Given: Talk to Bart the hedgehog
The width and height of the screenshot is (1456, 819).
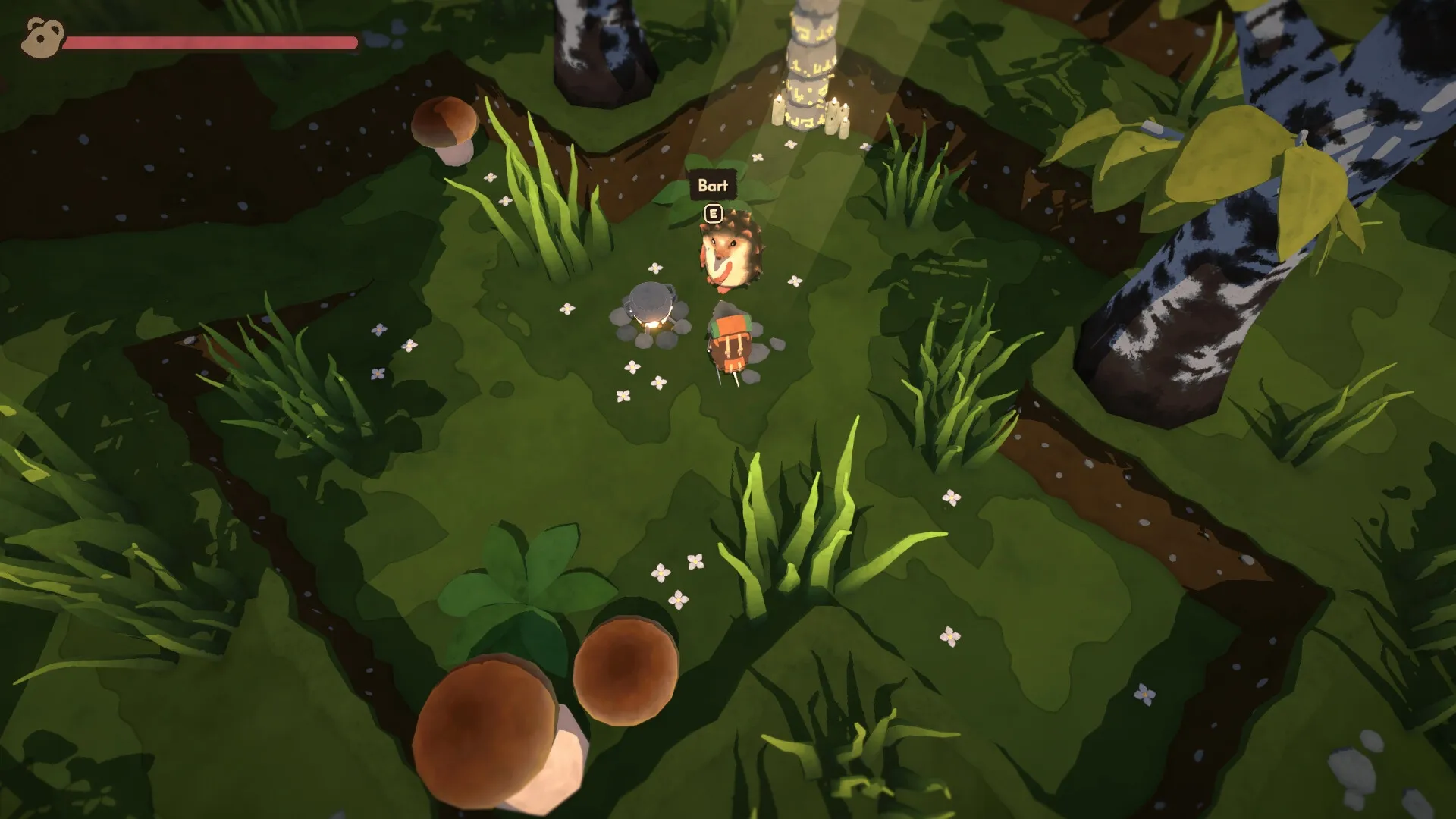Looking at the screenshot, I should click(x=732, y=254).
